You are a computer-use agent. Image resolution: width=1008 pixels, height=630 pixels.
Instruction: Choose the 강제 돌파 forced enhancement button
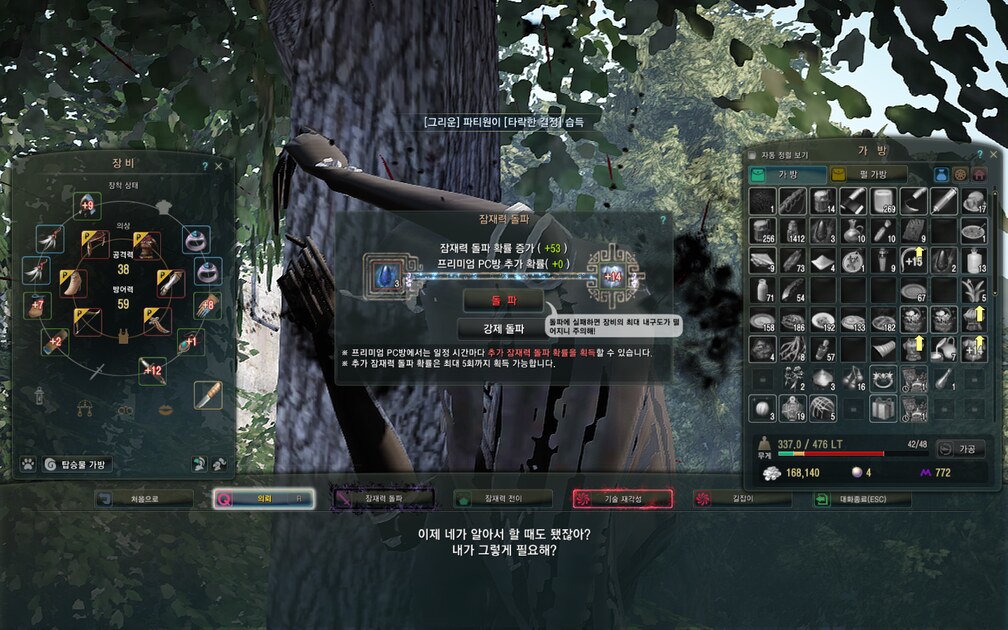(502, 328)
